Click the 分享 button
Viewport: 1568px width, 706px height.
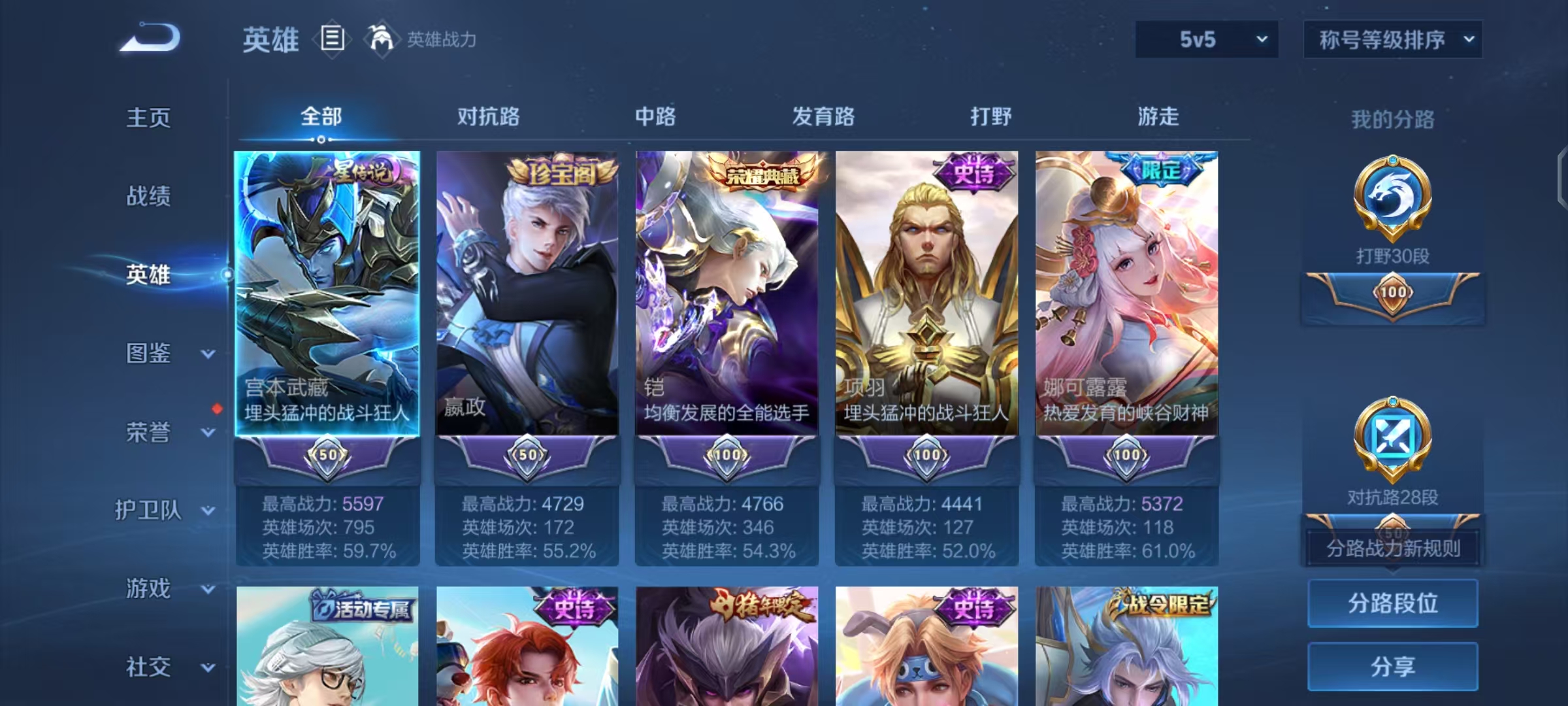point(1393,665)
